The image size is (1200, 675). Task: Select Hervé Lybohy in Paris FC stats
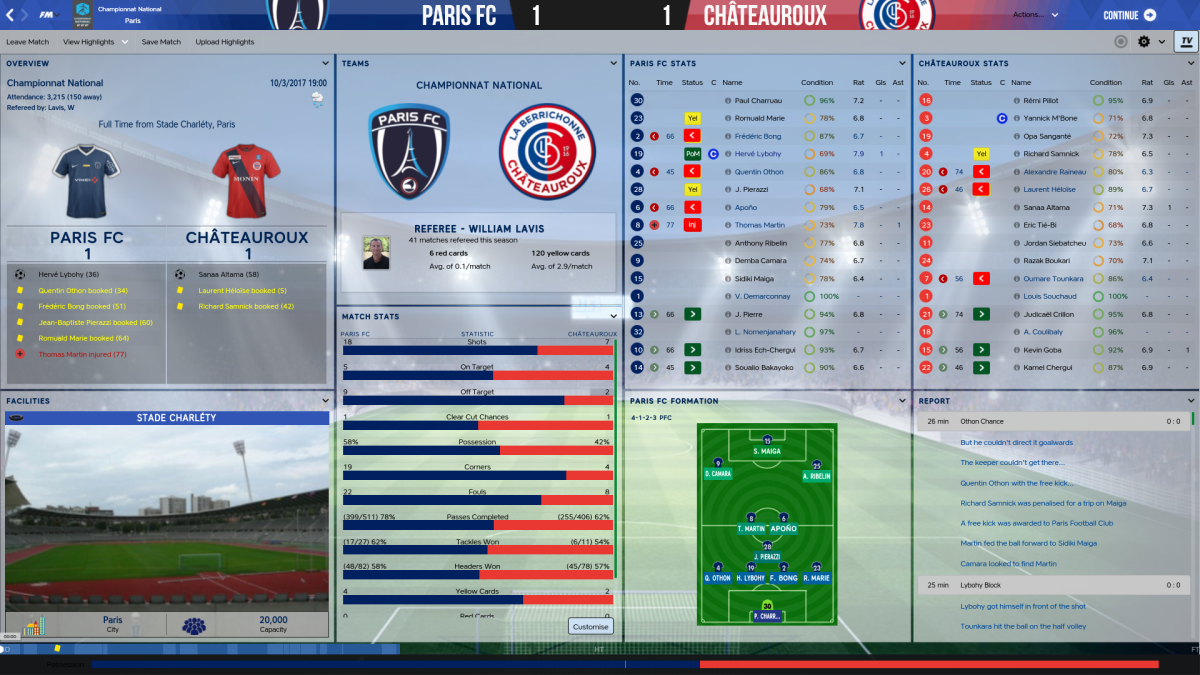(x=759, y=154)
